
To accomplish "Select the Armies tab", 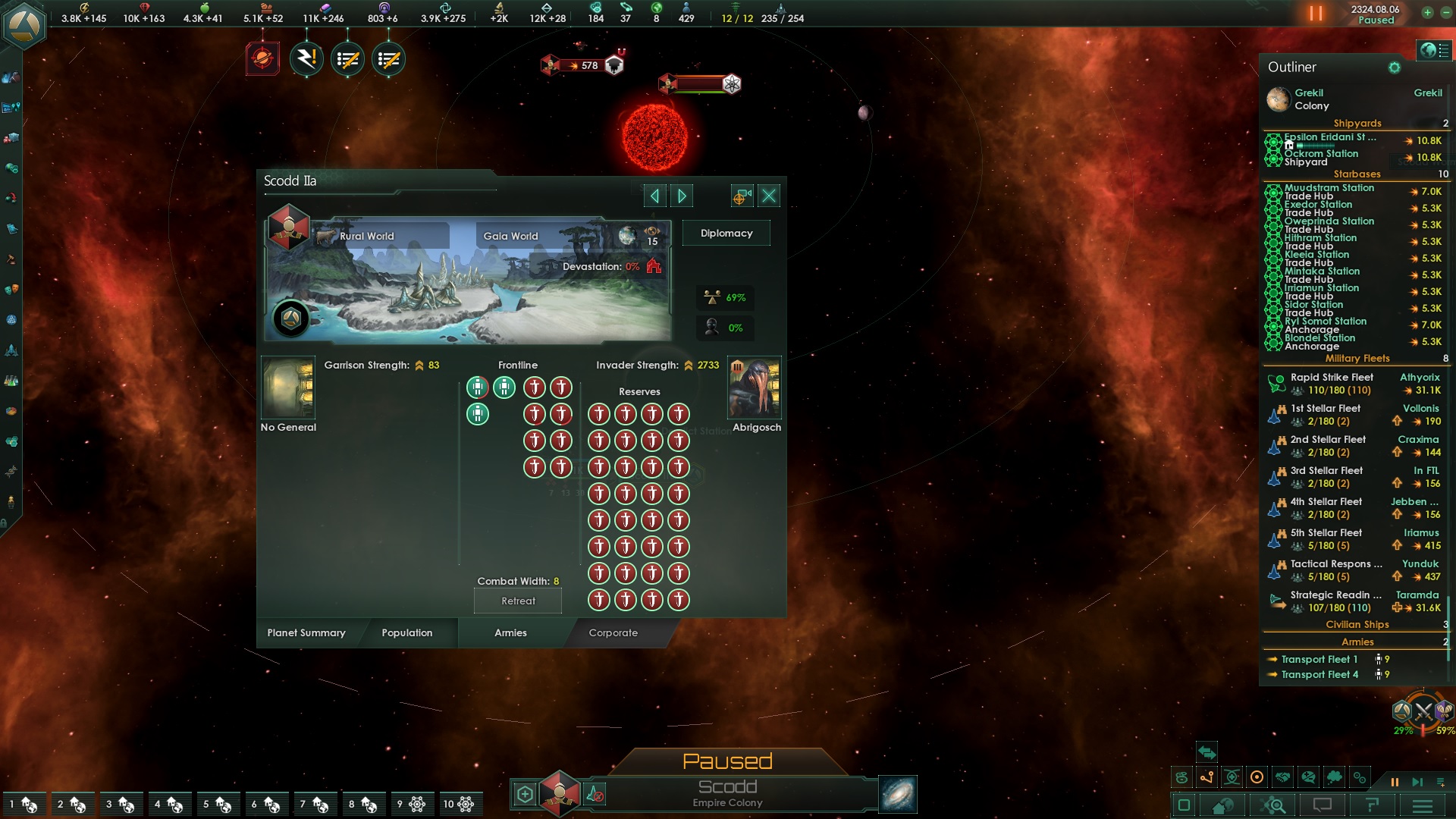I will pyautogui.click(x=510, y=633).
